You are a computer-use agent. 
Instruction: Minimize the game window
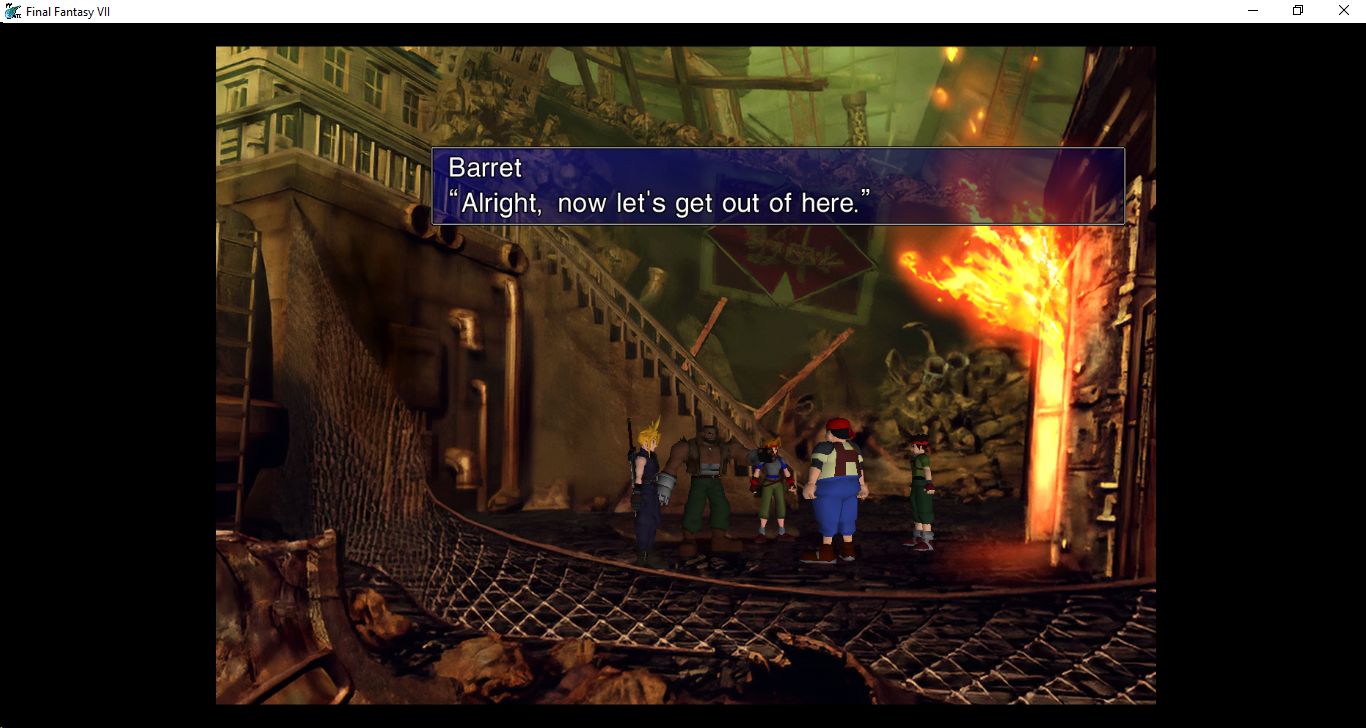pyautogui.click(x=1253, y=11)
